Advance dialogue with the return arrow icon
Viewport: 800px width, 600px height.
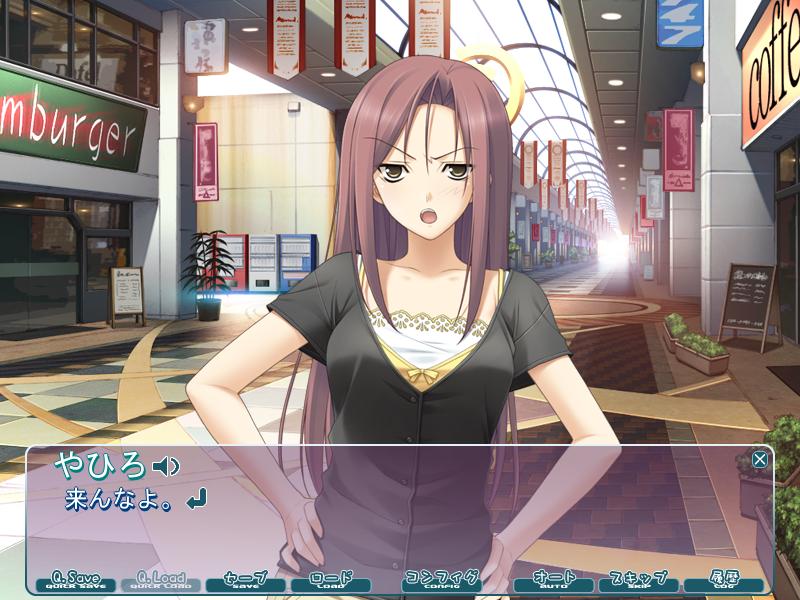(x=197, y=497)
